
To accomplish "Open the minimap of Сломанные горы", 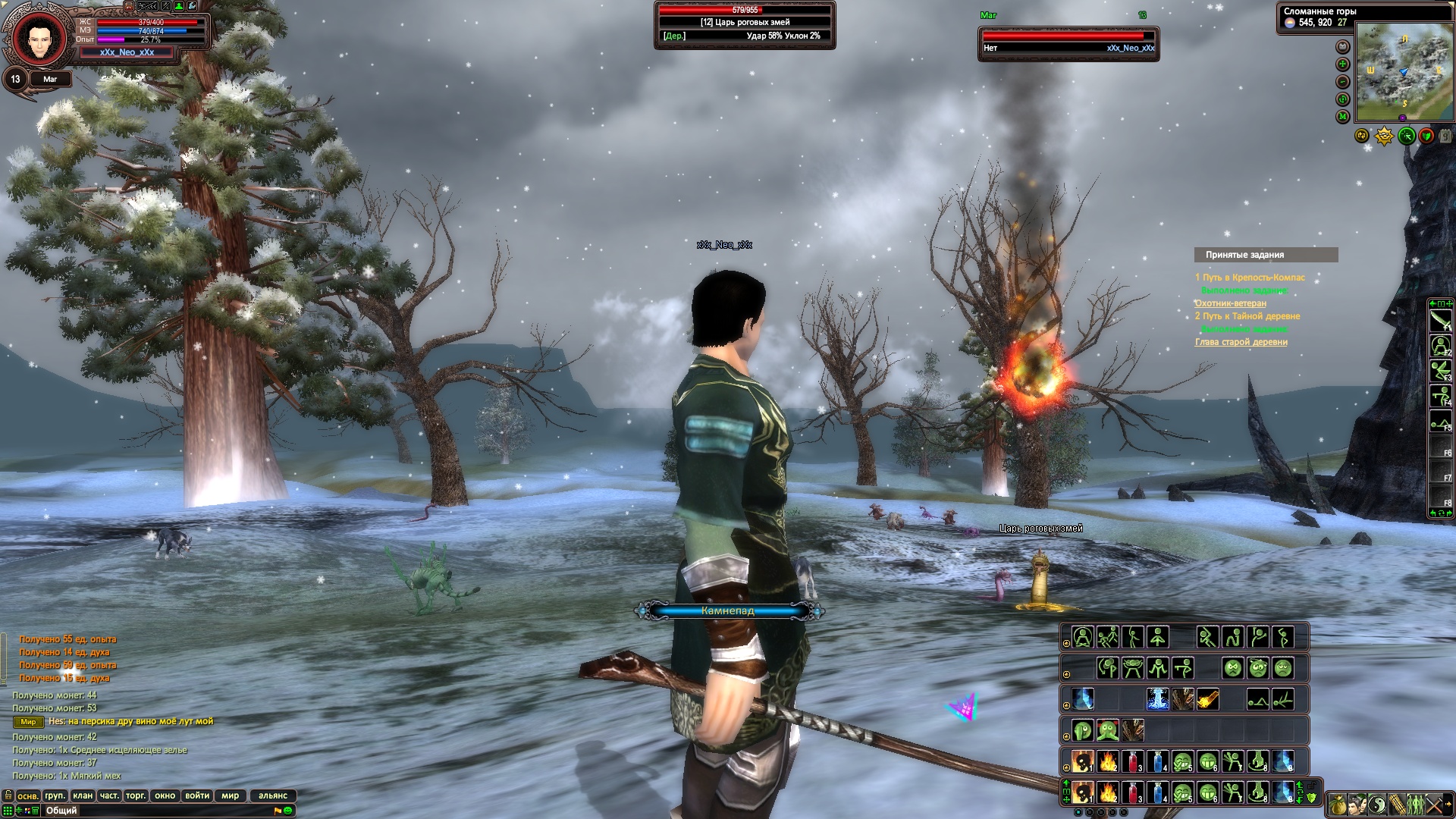I will (x=1404, y=71).
